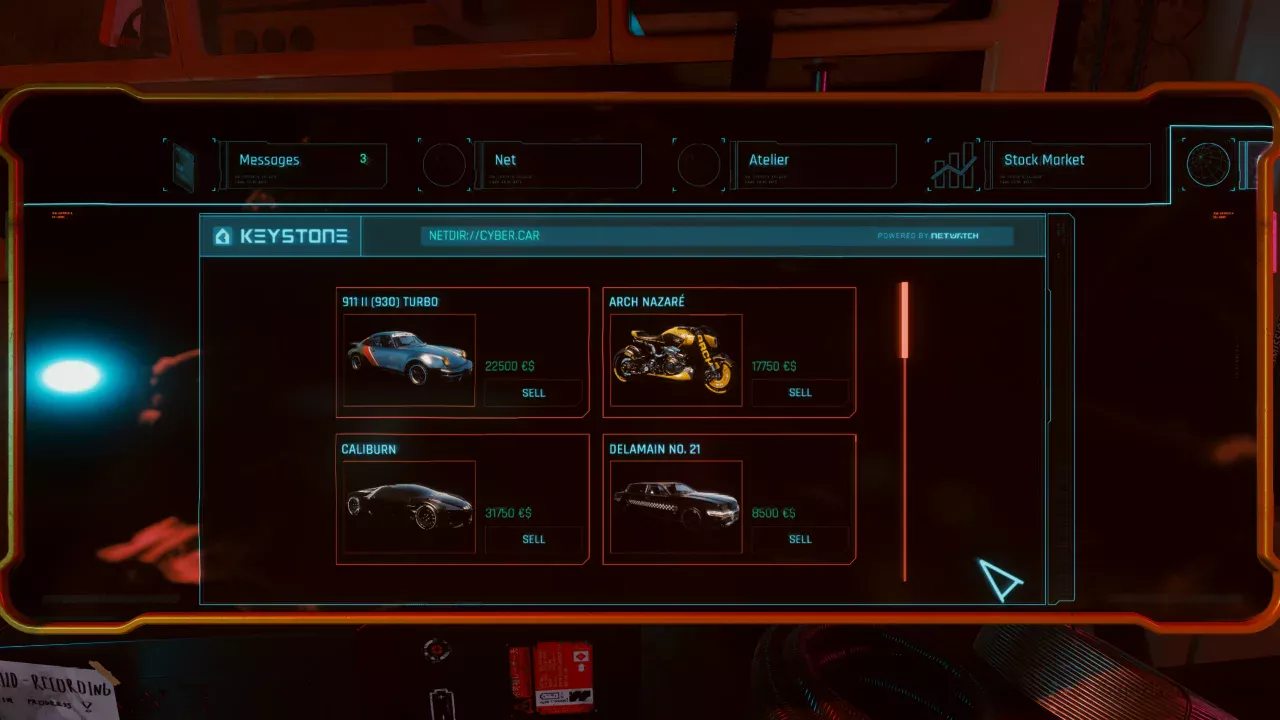The image size is (1280, 720).
Task: Sell the Arch Nazaré motorcycle
Action: click(x=800, y=392)
